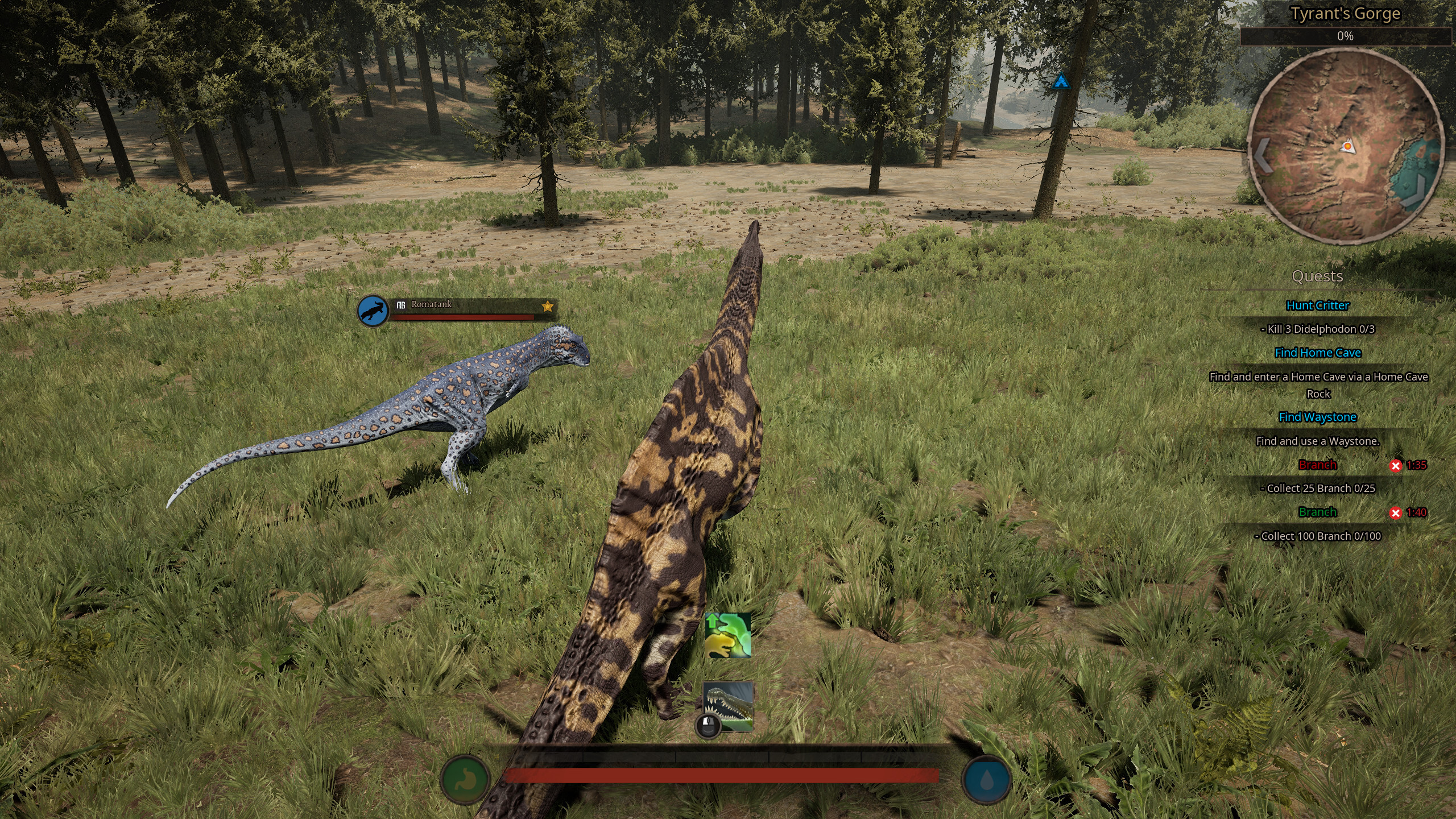Click the blue triangle waypoint marker
1456x819 pixels.
click(x=1061, y=82)
